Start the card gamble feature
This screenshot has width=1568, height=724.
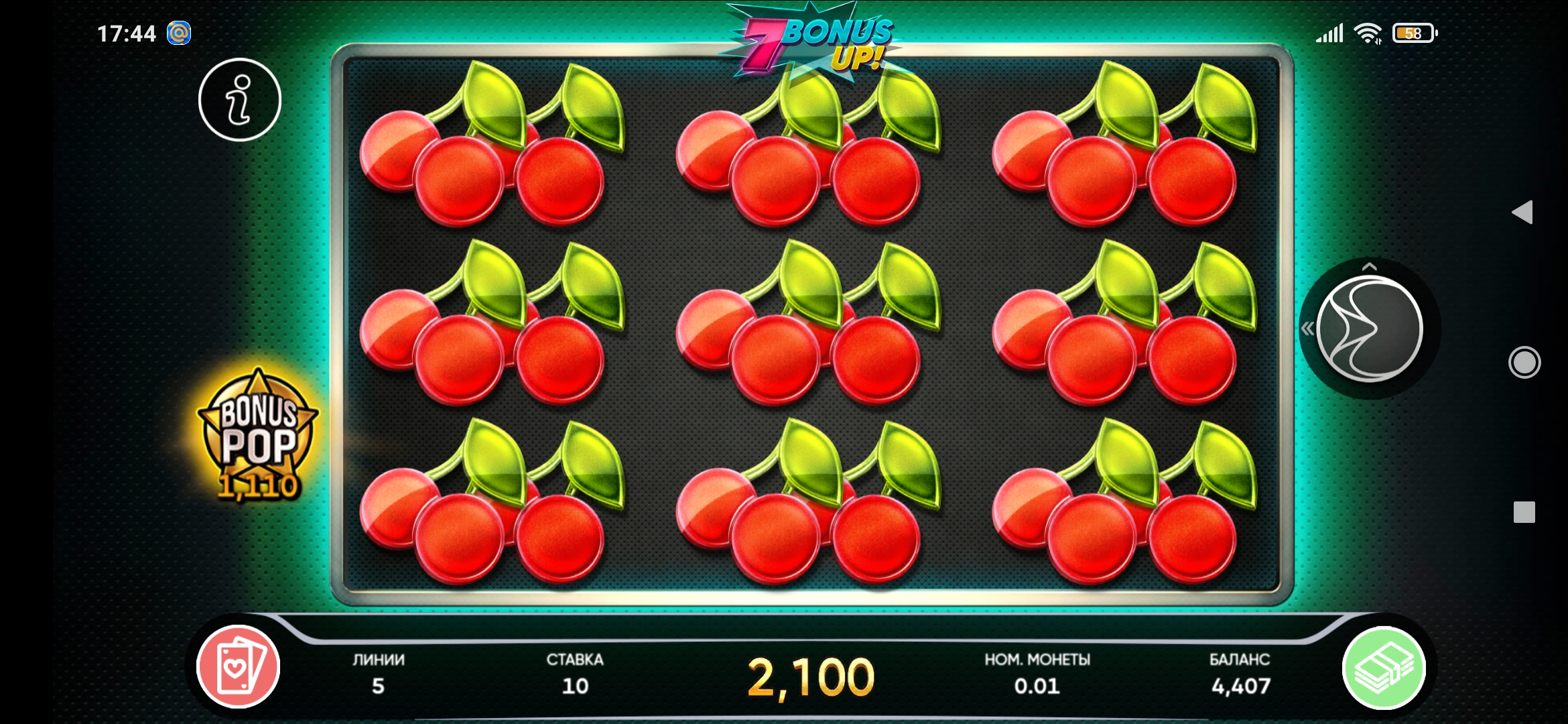[238, 666]
